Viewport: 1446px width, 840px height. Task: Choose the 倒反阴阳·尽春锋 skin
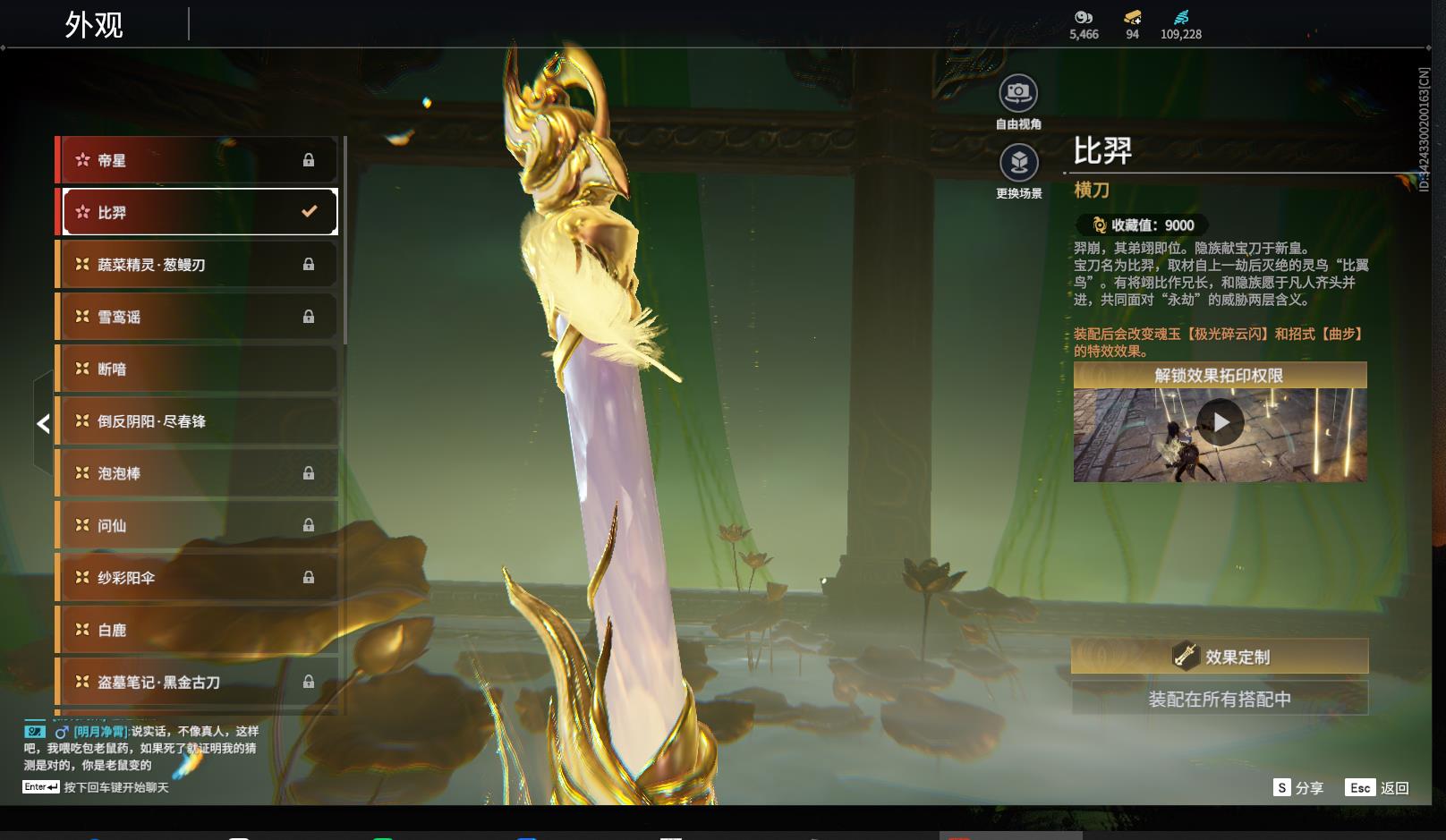pos(197,421)
